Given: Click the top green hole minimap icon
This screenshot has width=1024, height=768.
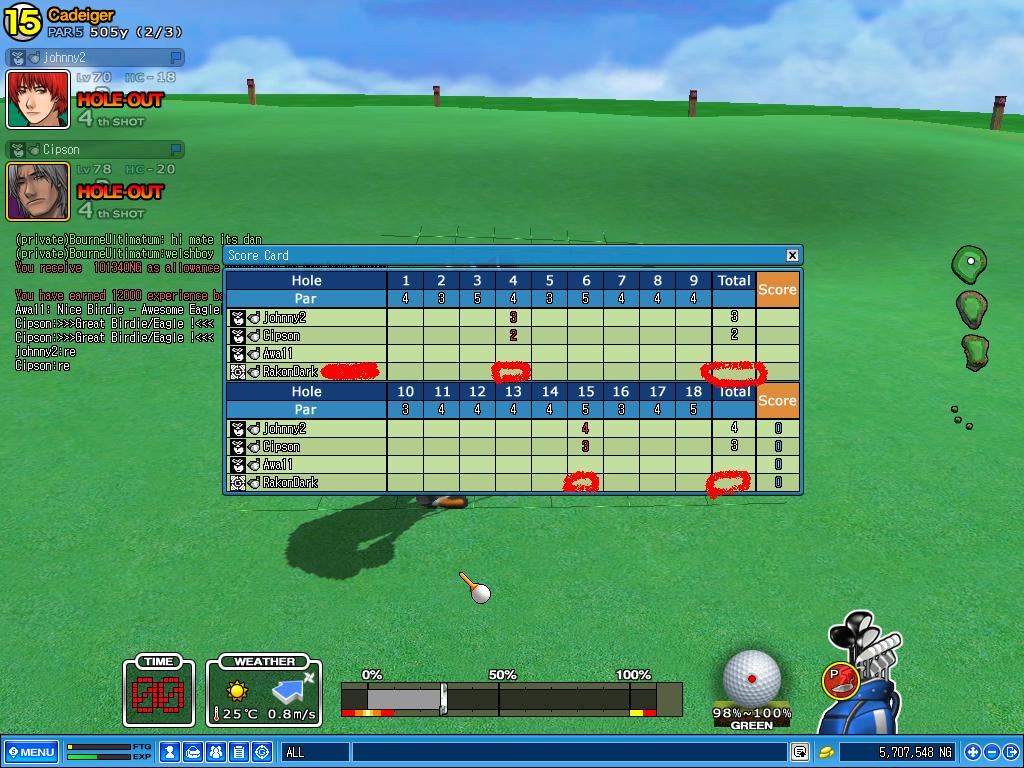Looking at the screenshot, I should pos(968,265).
